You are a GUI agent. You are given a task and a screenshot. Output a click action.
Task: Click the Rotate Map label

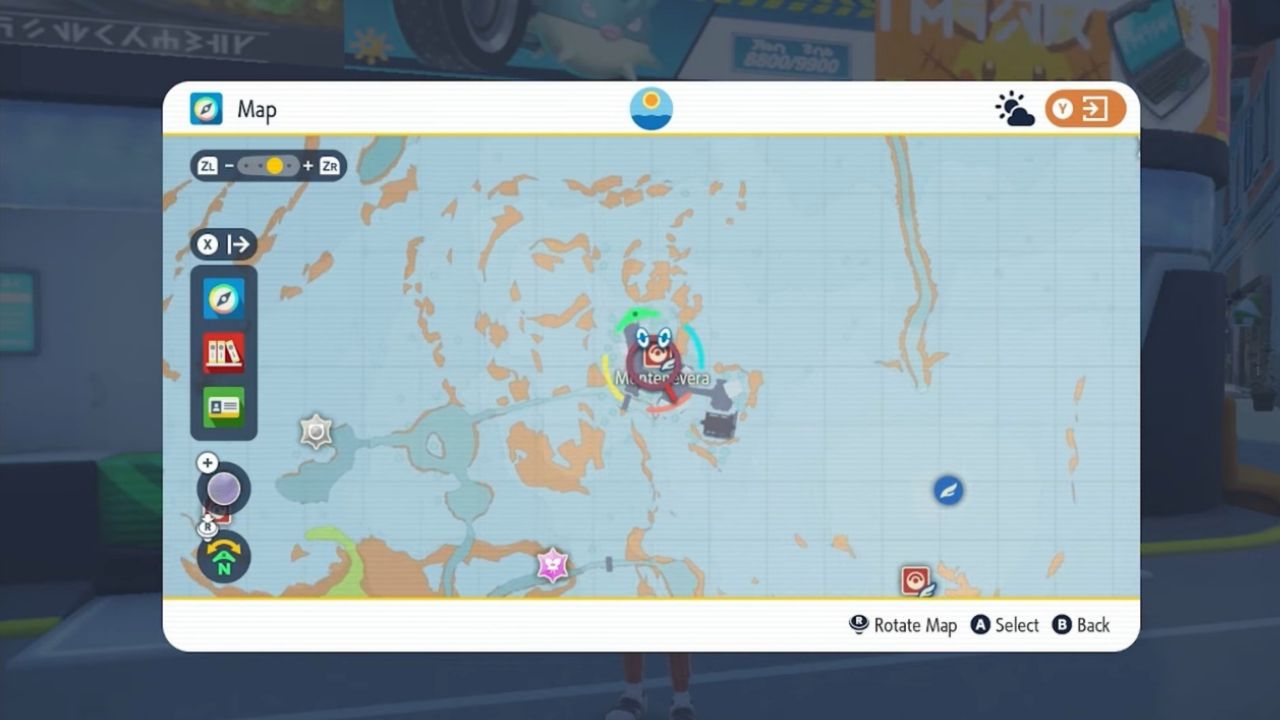tap(914, 625)
